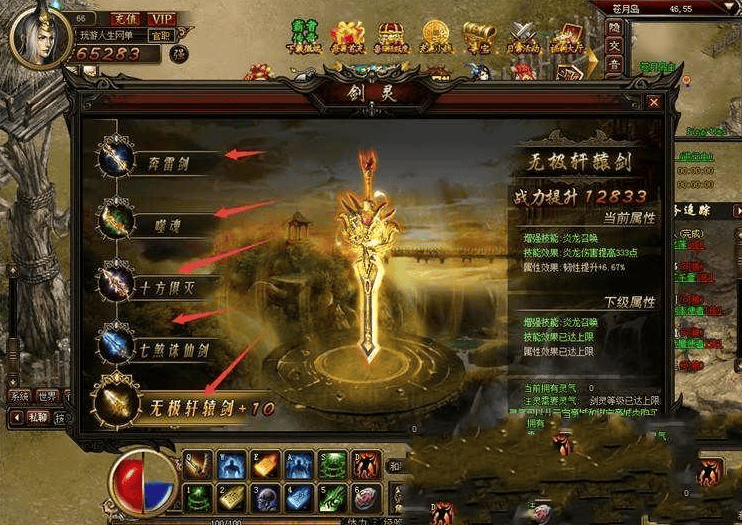This screenshot has height=525, width=742.
Task: Activate the blue warrior figure skill
Action: tap(232, 464)
